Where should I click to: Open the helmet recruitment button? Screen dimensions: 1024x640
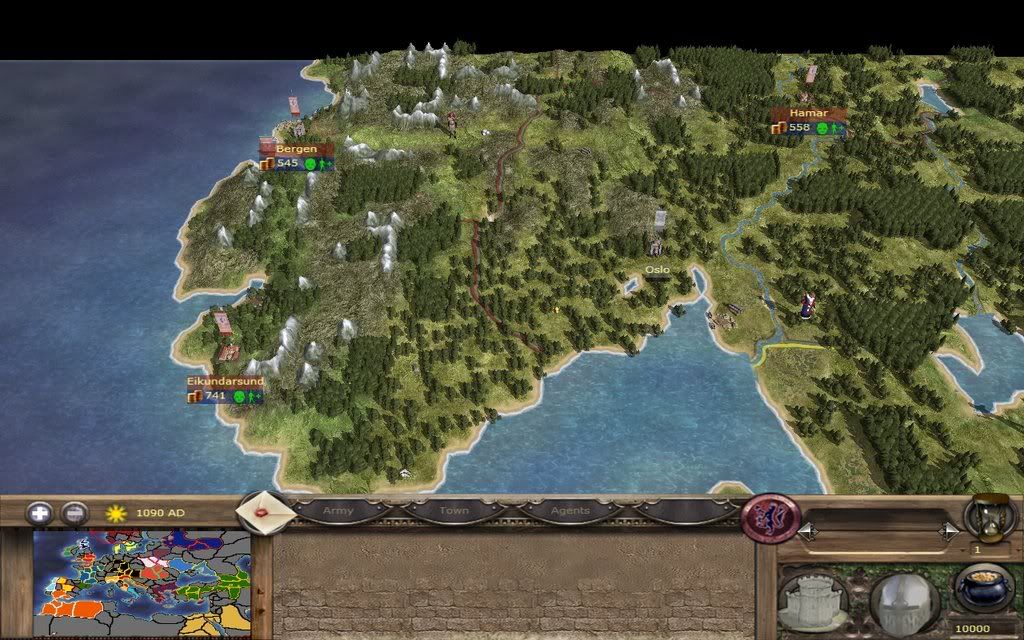[902, 602]
